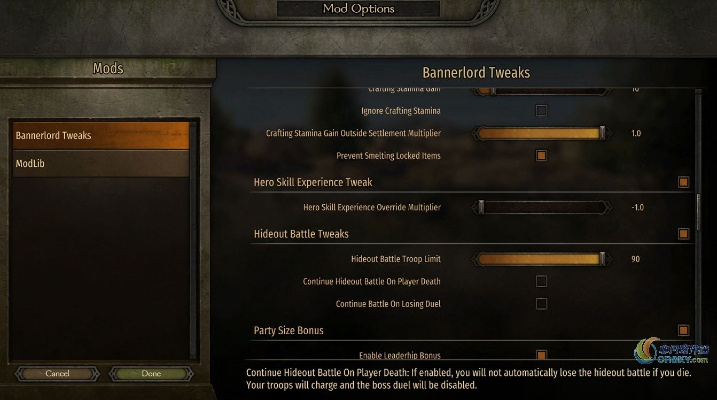Toggle the Enable Leadership Bonus checkbox
The width and height of the screenshot is (717, 400).
(542, 355)
